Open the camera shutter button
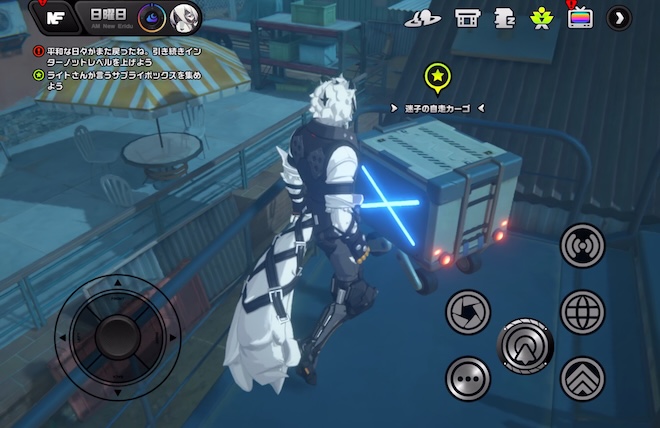 click(466, 310)
